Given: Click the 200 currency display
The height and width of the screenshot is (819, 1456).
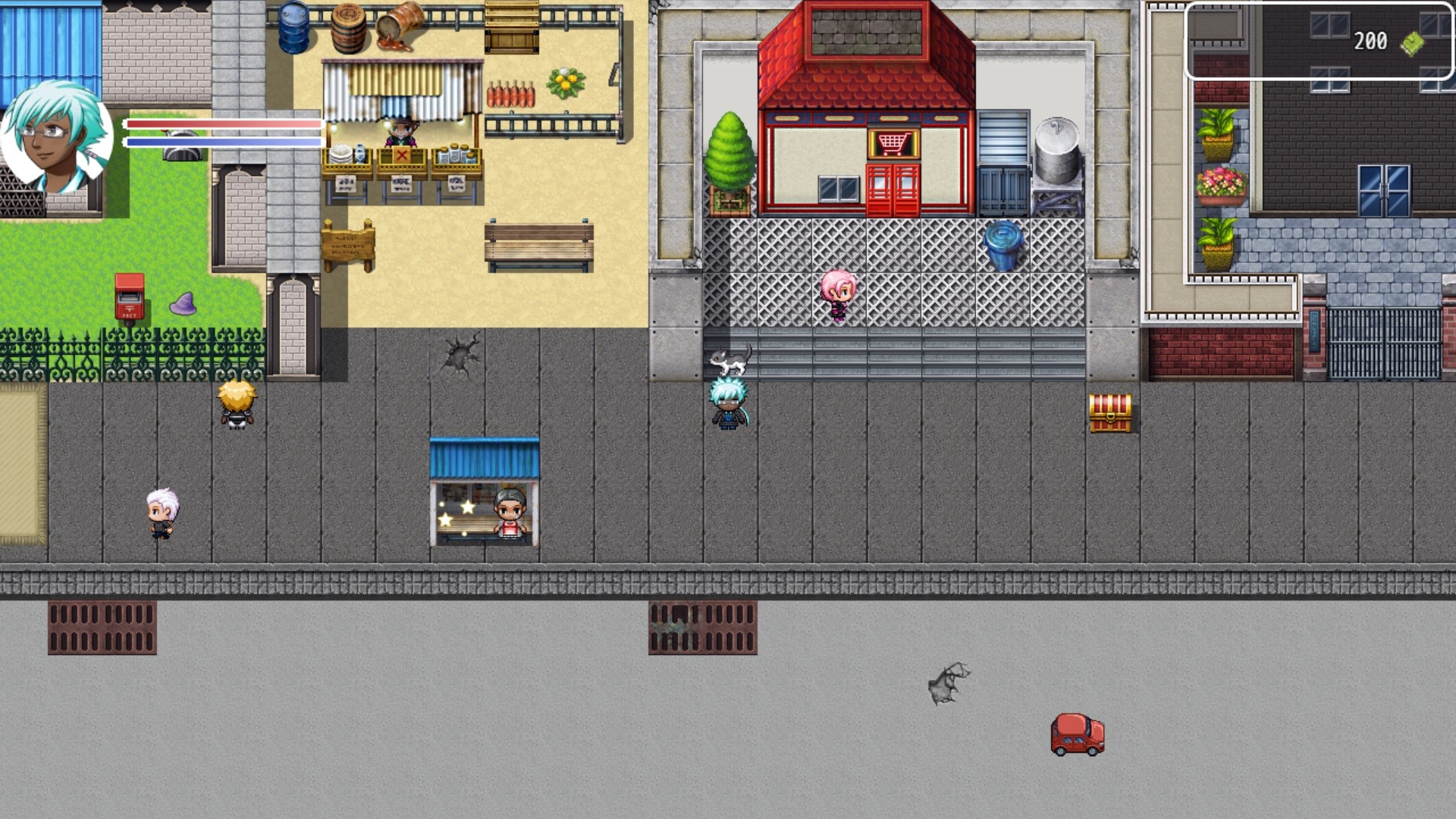Looking at the screenshot, I should [x=1368, y=42].
